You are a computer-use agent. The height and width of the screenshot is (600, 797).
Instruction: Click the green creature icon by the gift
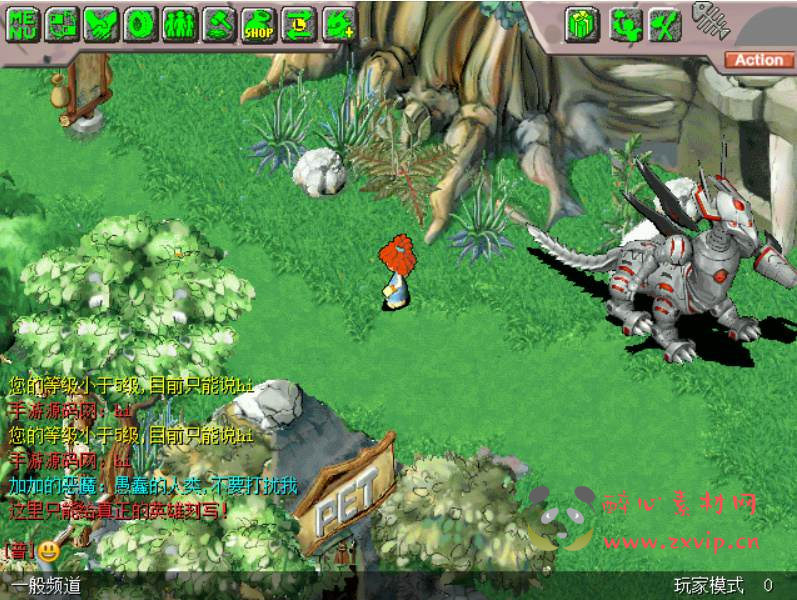click(623, 24)
